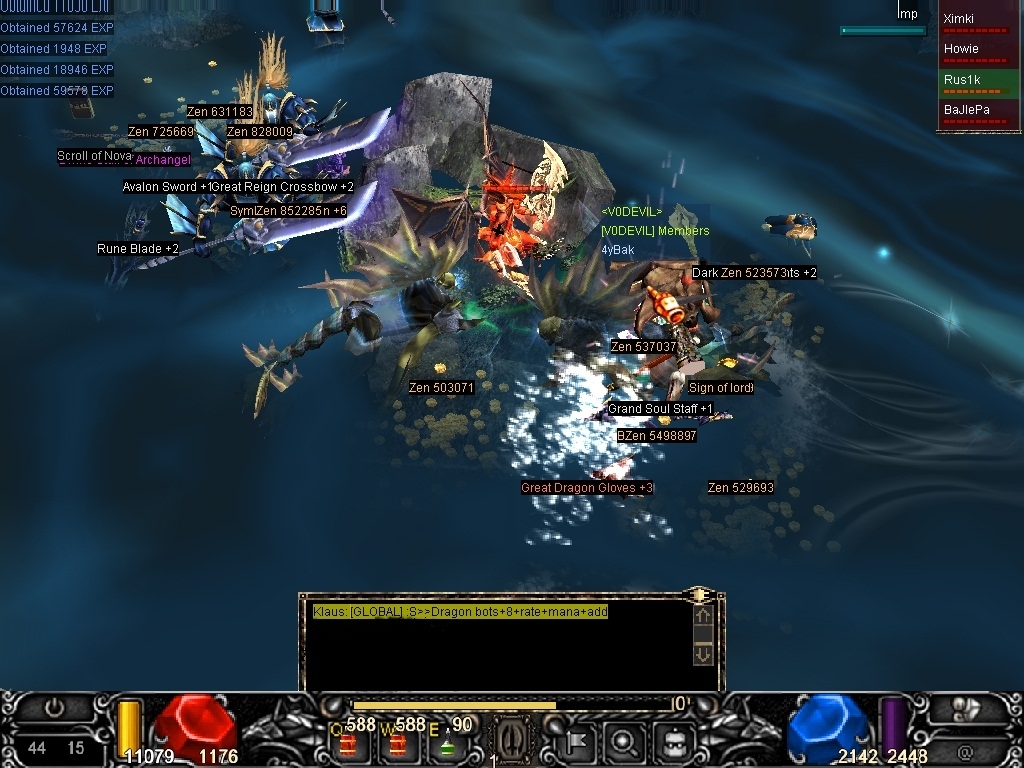The width and height of the screenshot is (1024, 768).
Task: Click the power button in bottom bar
Action: pyautogui.click(x=54, y=708)
